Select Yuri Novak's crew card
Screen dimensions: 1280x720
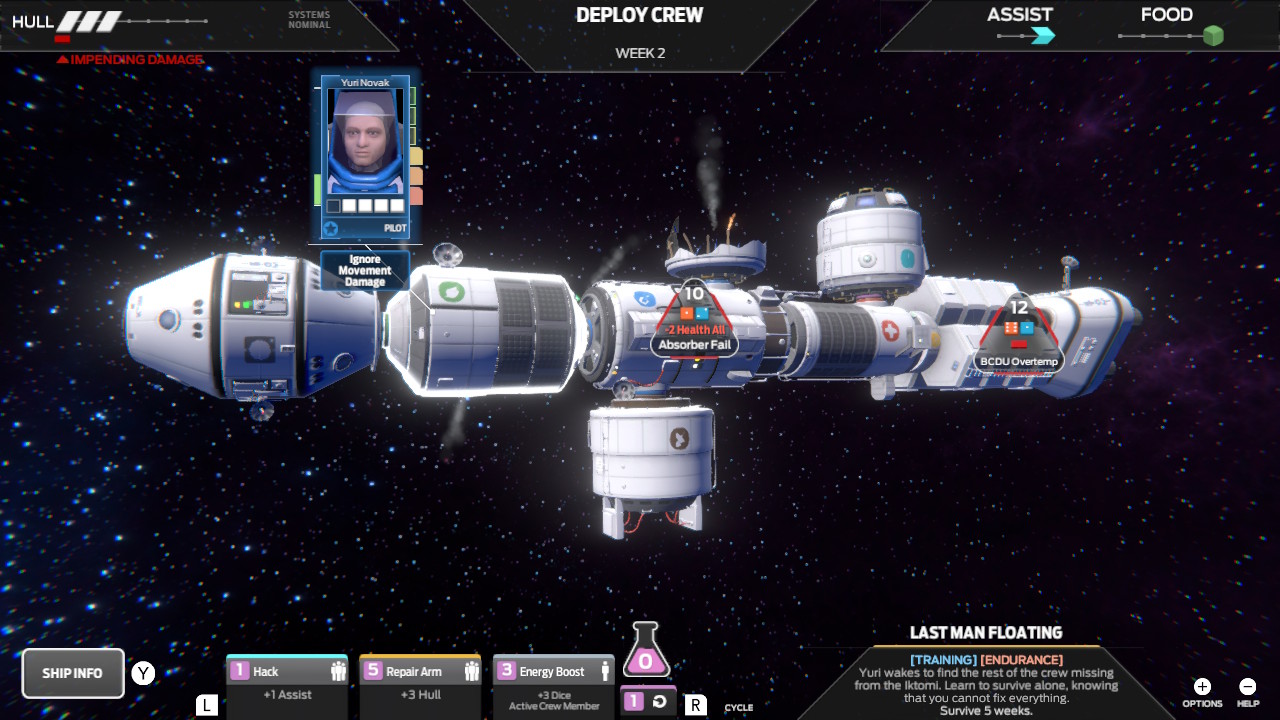point(366,156)
